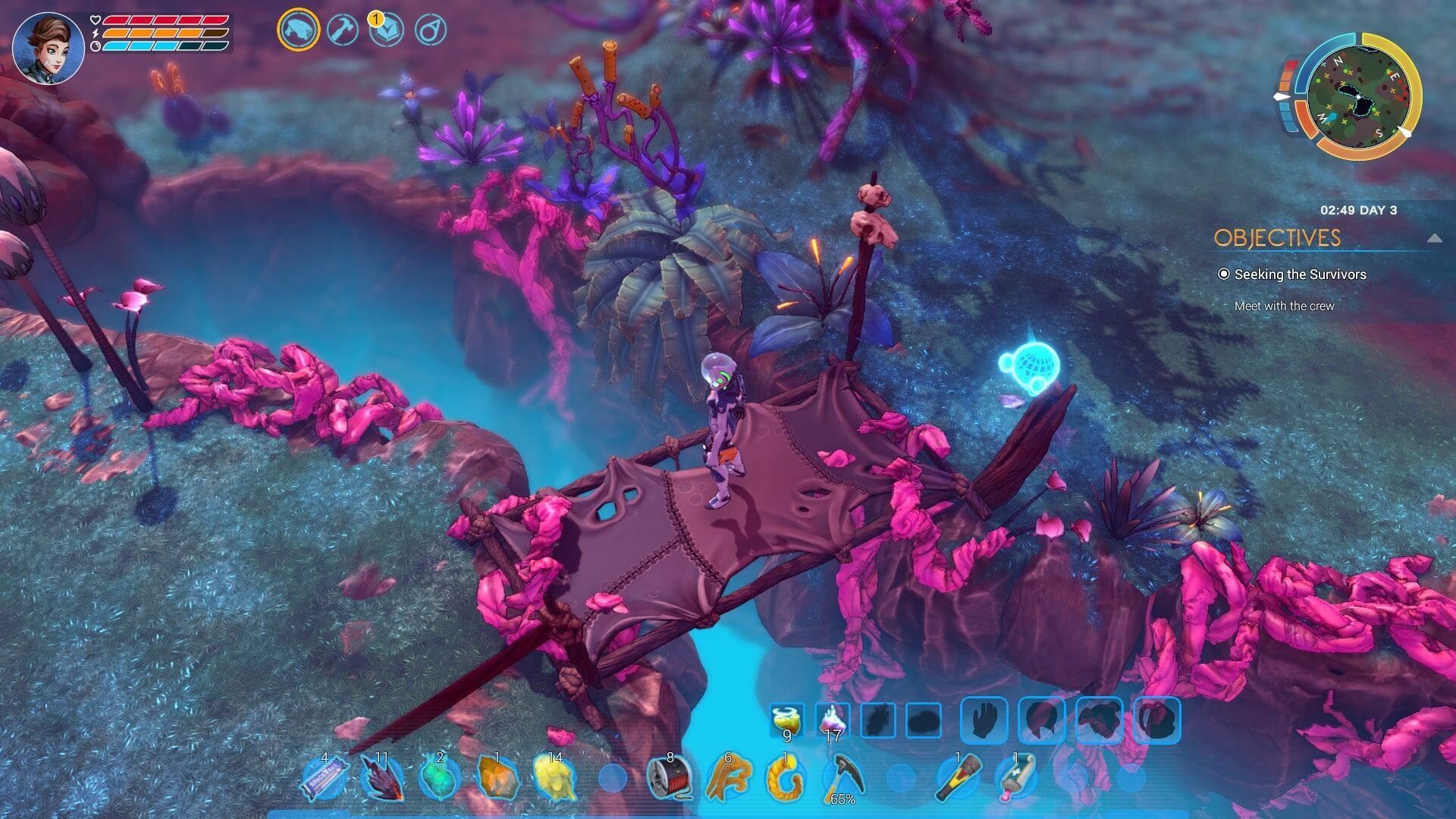Select the wire spool slot
1456x819 pixels.
click(670, 778)
